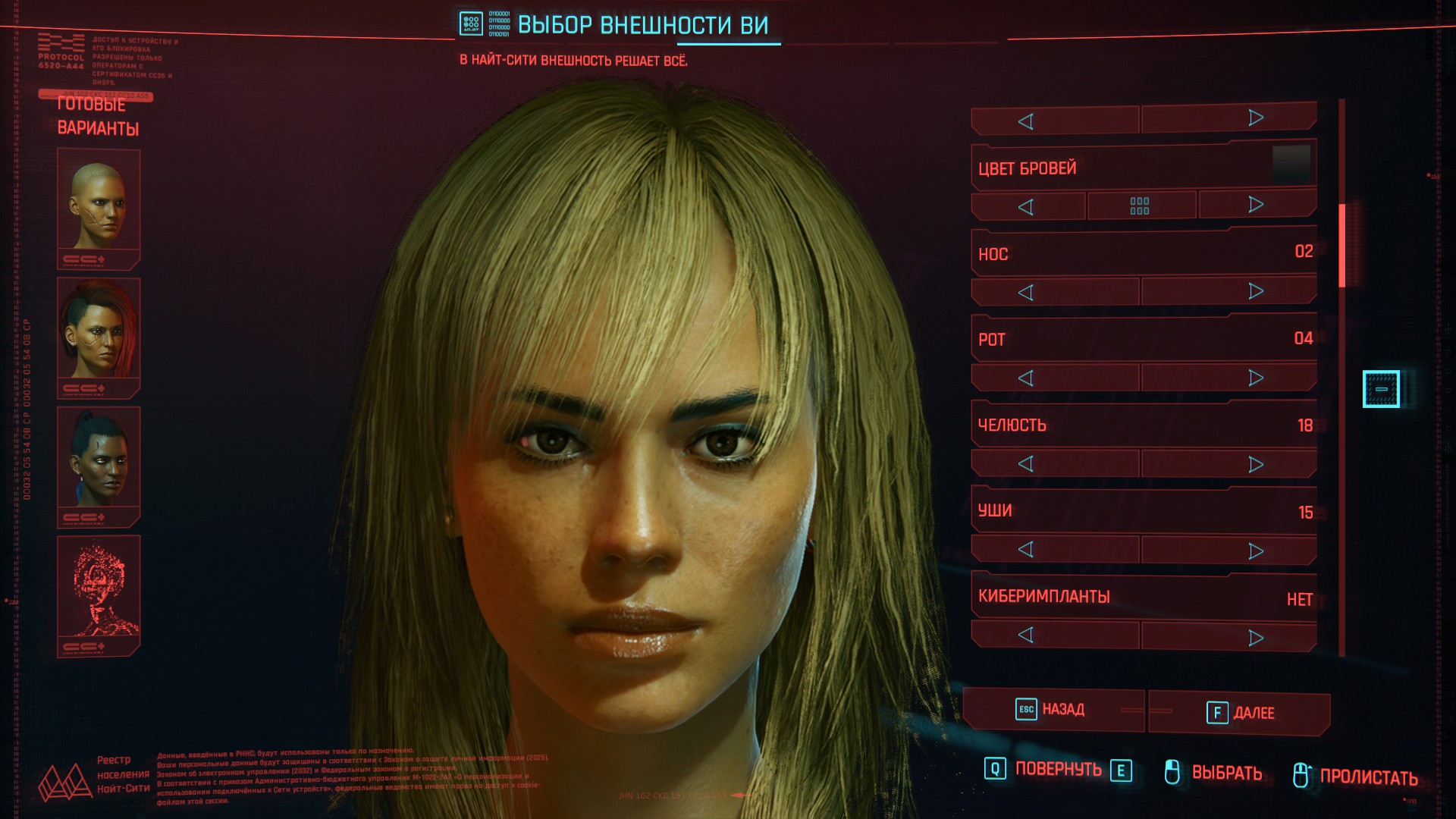1456x819 pixels.
Task: Select the shaved-head preset portrait
Action: pyautogui.click(x=99, y=207)
